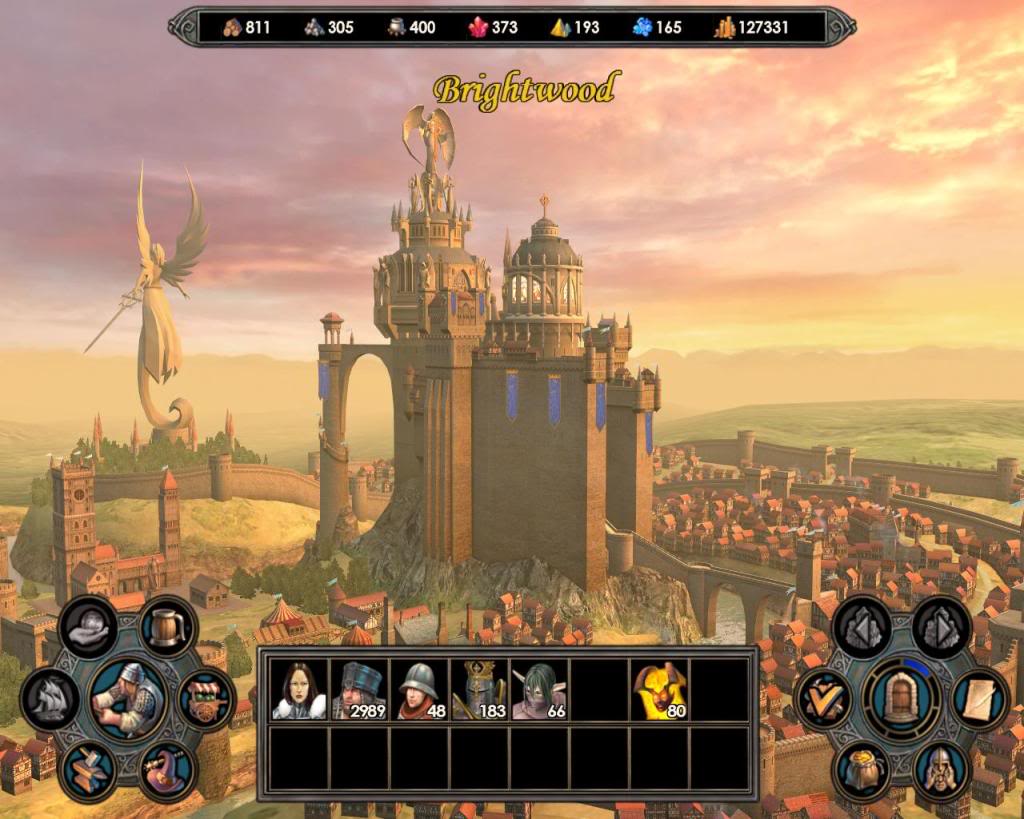
Task: Open the helmeted soldier recruit button
Action: click(x=941, y=770)
